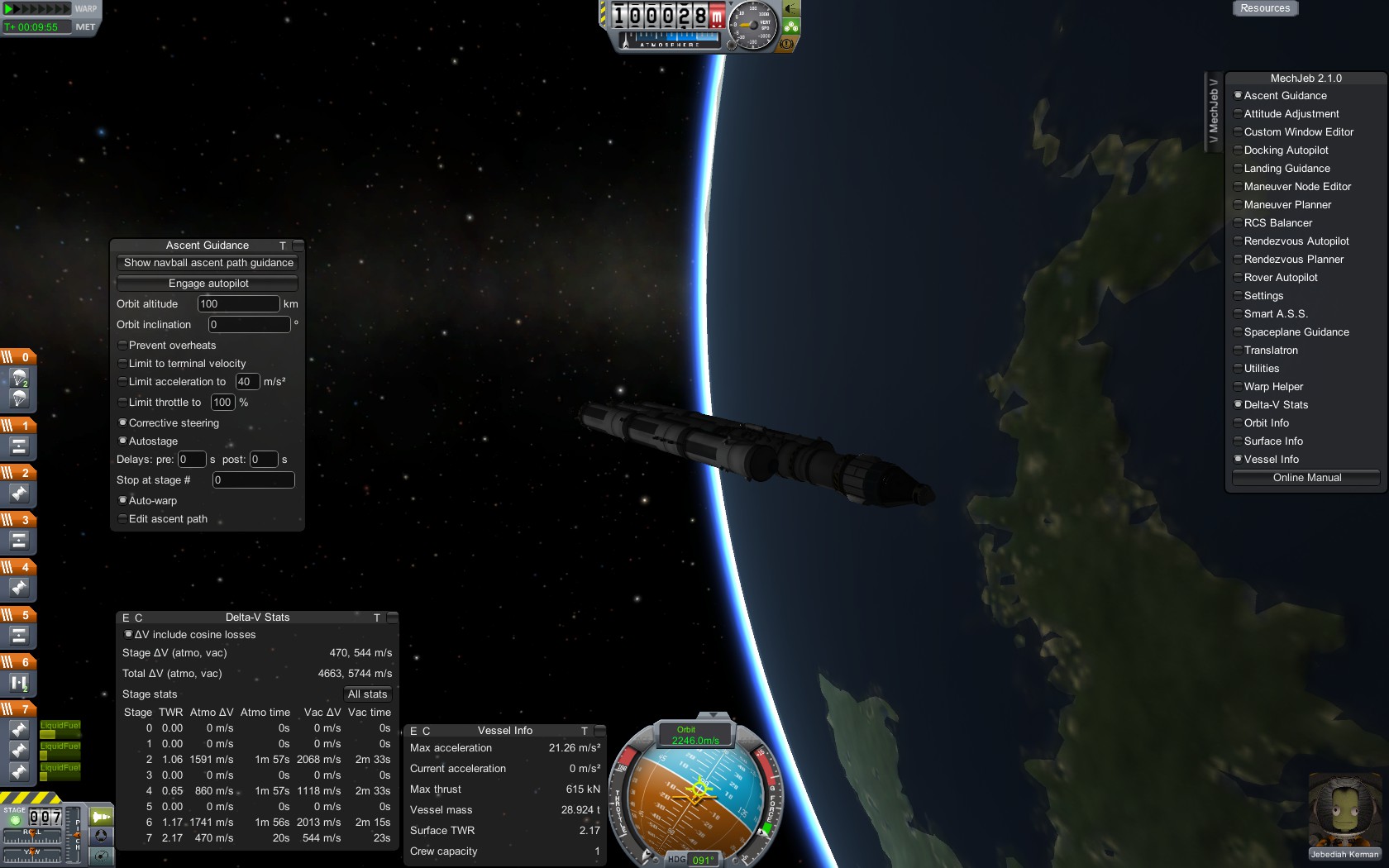This screenshot has height=868, width=1389.
Task: Open the Smart A.S.S. module
Action: tap(1275, 314)
